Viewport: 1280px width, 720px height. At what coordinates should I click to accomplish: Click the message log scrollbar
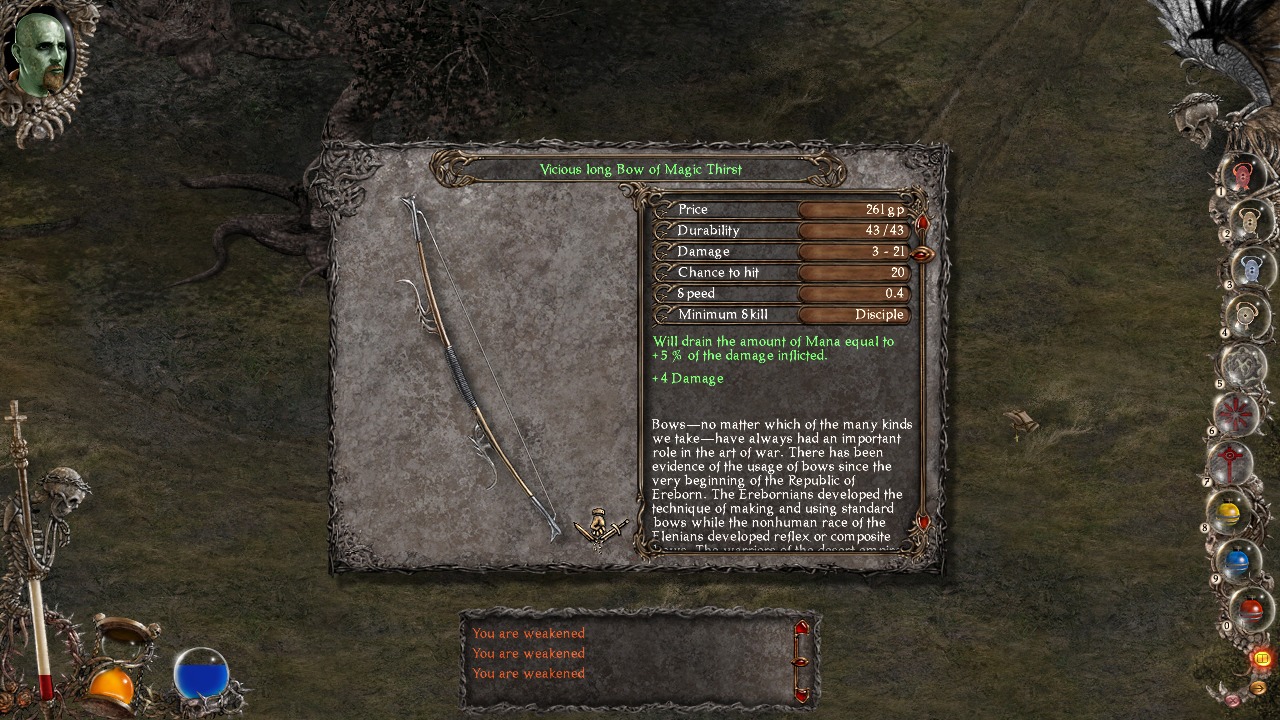point(800,660)
